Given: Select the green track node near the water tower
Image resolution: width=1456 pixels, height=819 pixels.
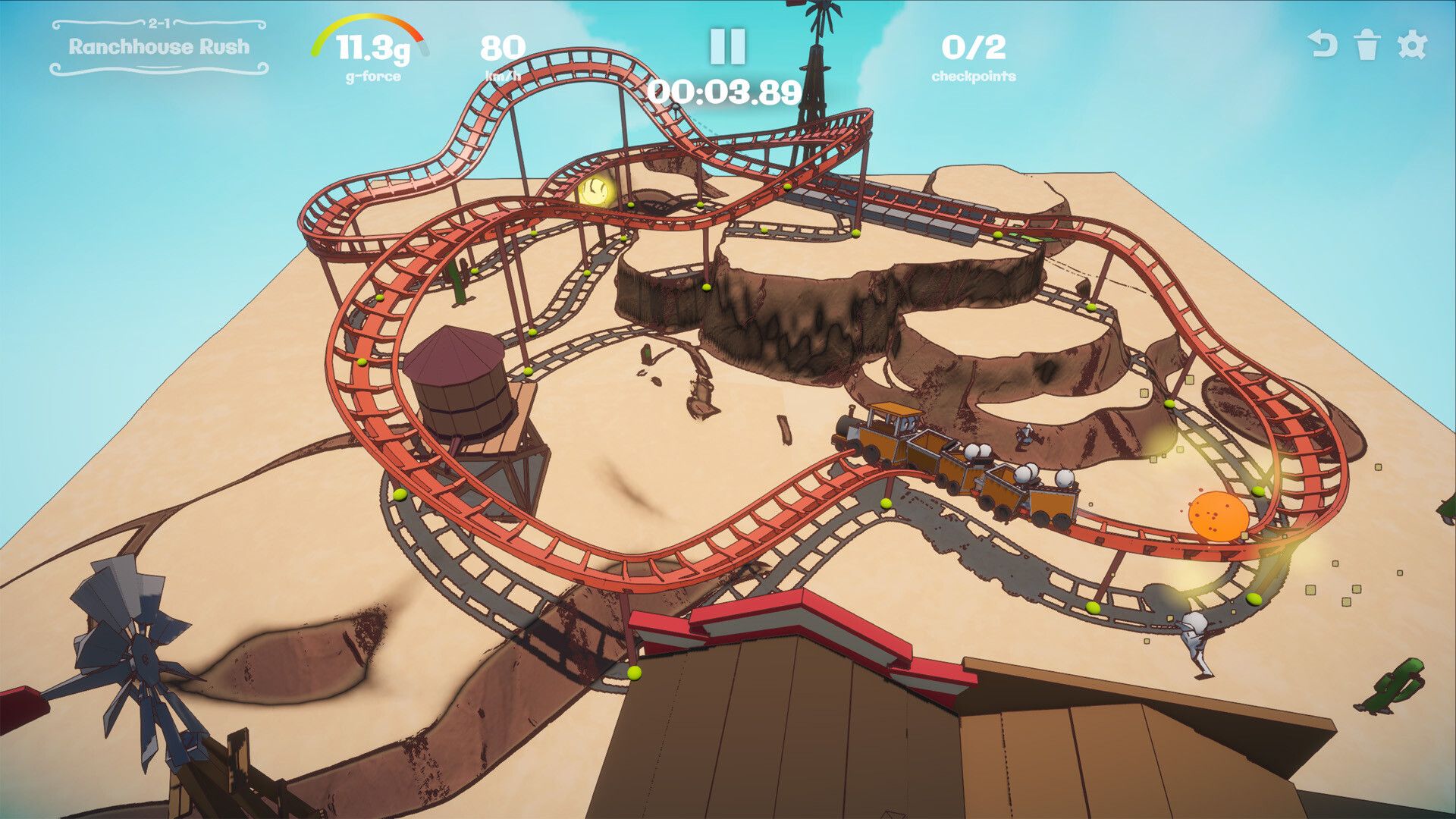Looking at the screenshot, I should (x=527, y=372).
